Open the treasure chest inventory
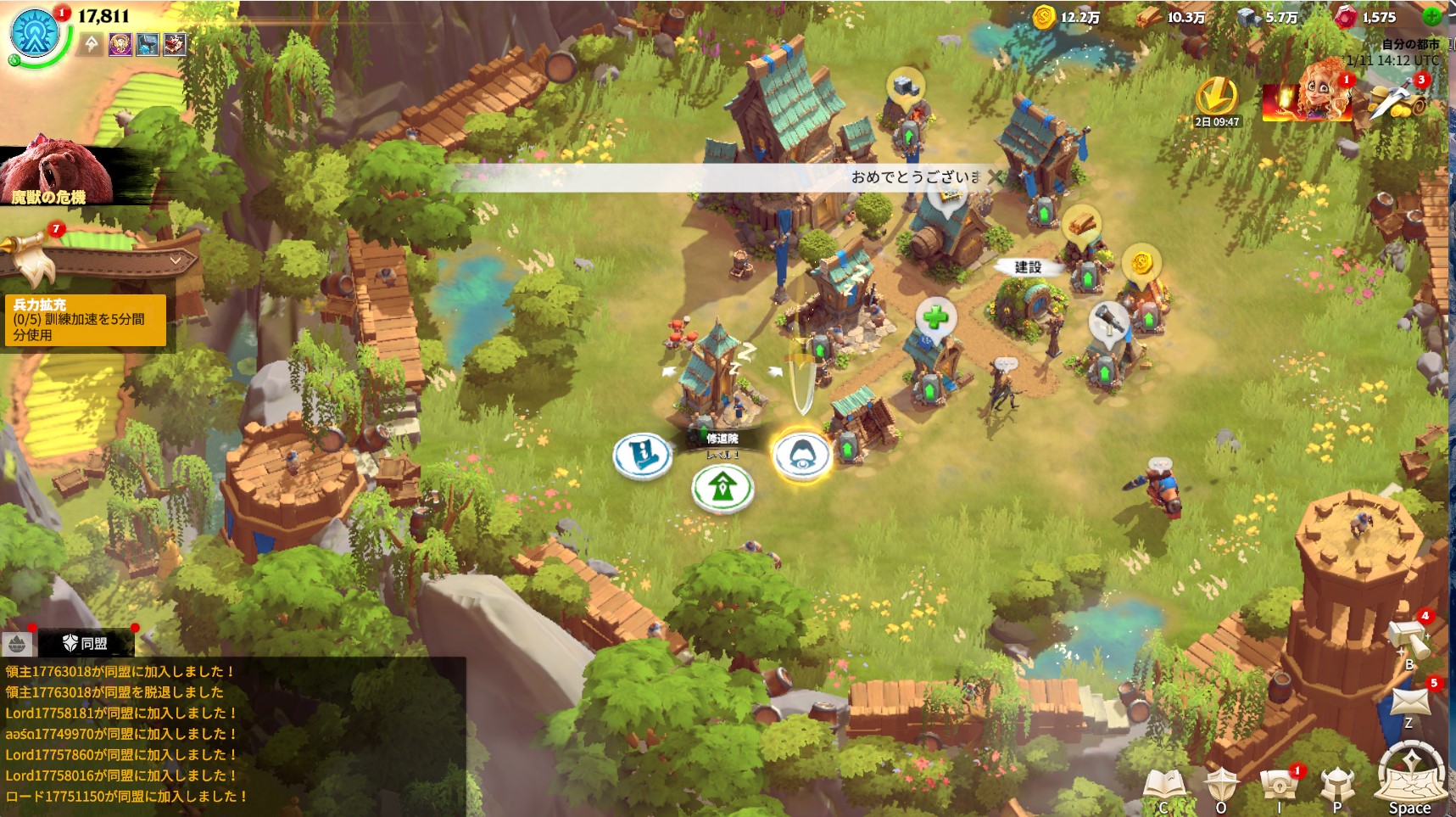Screen dimensions: 1456x817 [1279, 786]
